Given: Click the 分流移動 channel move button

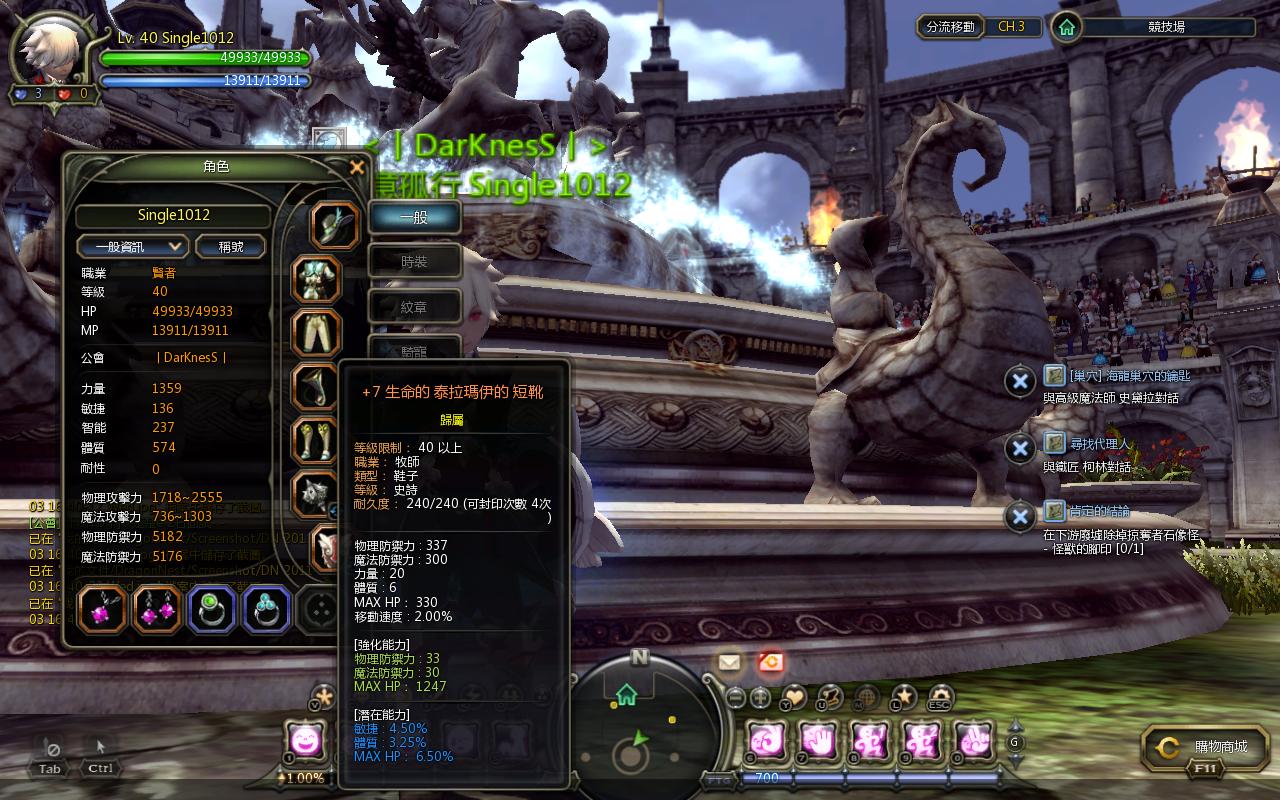Looking at the screenshot, I should click(950, 27).
